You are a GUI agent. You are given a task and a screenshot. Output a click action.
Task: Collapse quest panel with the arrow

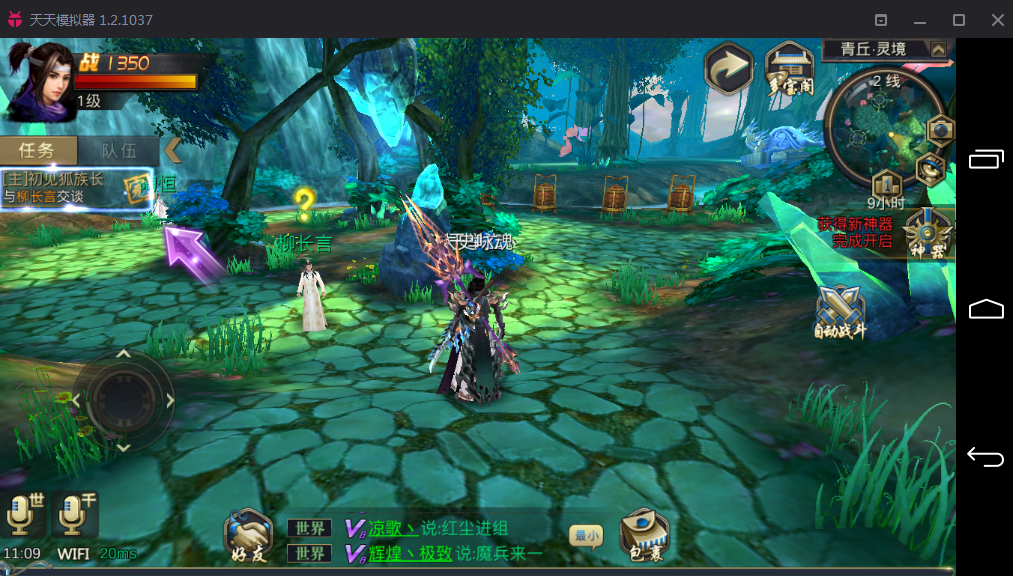click(x=173, y=150)
